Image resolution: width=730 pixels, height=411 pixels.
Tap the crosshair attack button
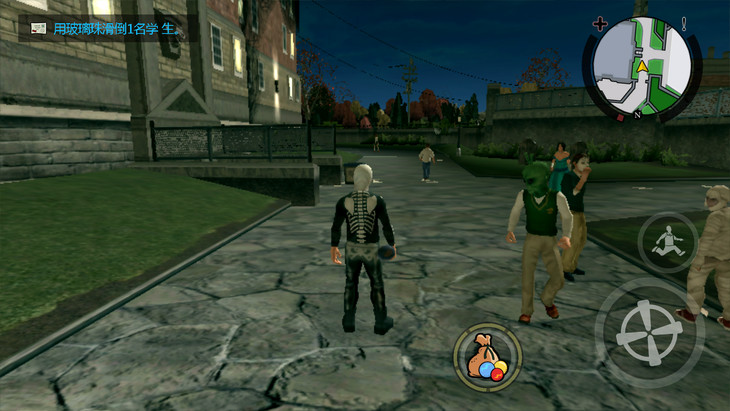click(650, 332)
